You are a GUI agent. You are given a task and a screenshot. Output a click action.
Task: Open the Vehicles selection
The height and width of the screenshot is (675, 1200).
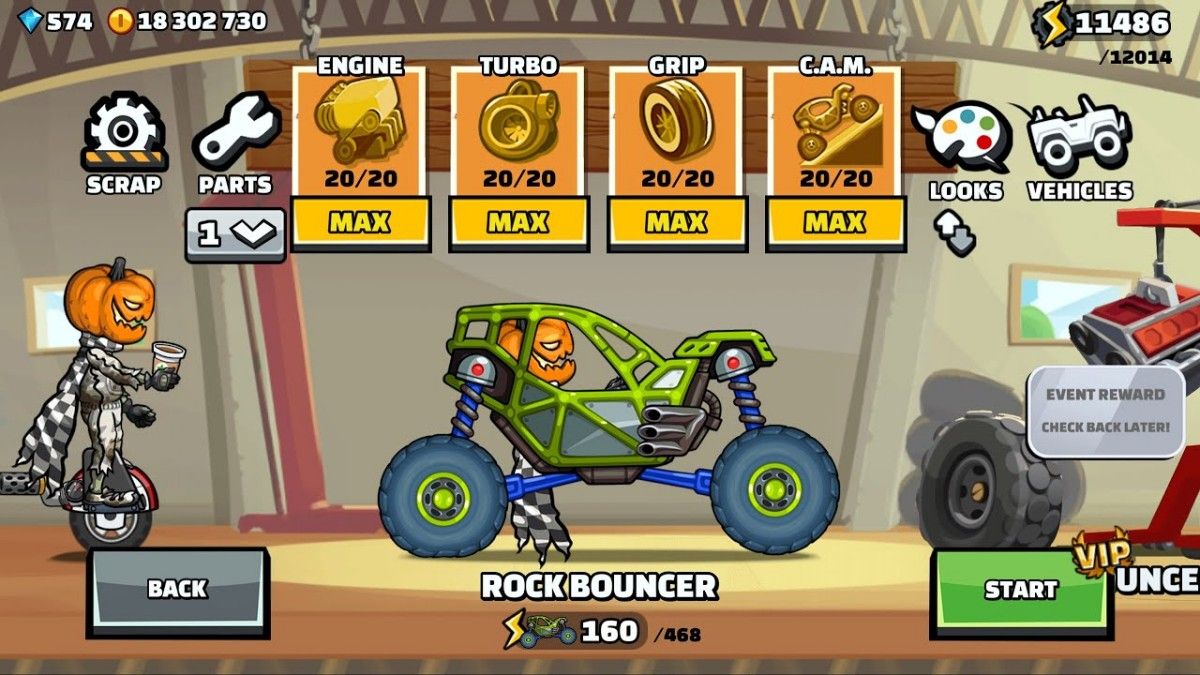[x=1080, y=147]
